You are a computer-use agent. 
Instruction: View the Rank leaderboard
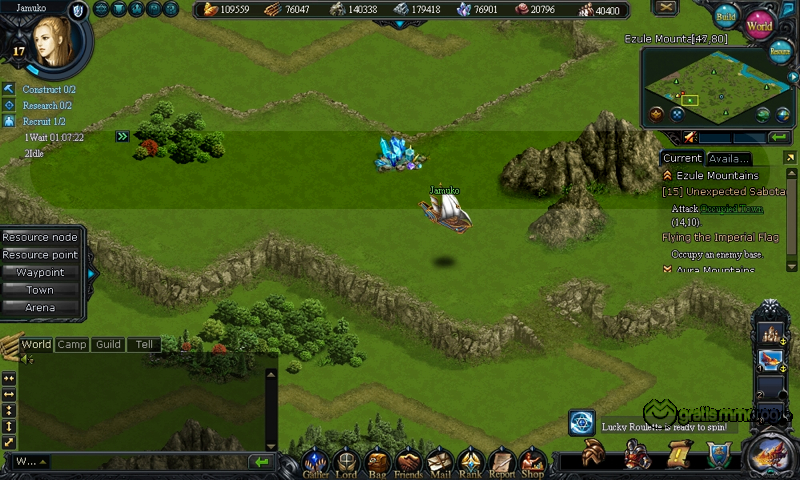(x=470, y=462)
